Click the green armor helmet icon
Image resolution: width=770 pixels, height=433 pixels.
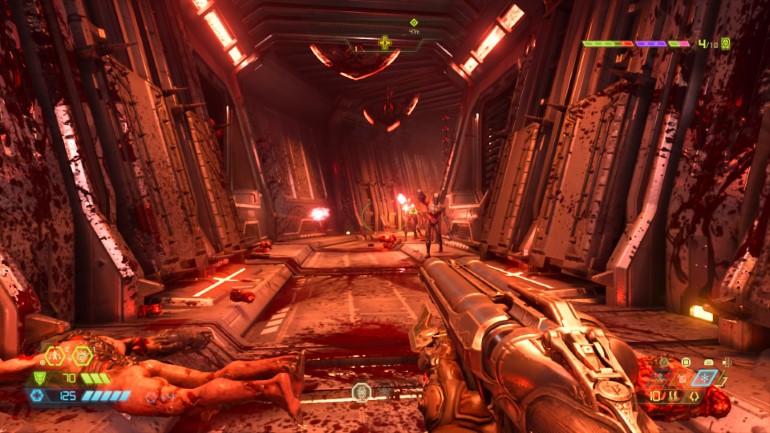(x=41, y=378)
